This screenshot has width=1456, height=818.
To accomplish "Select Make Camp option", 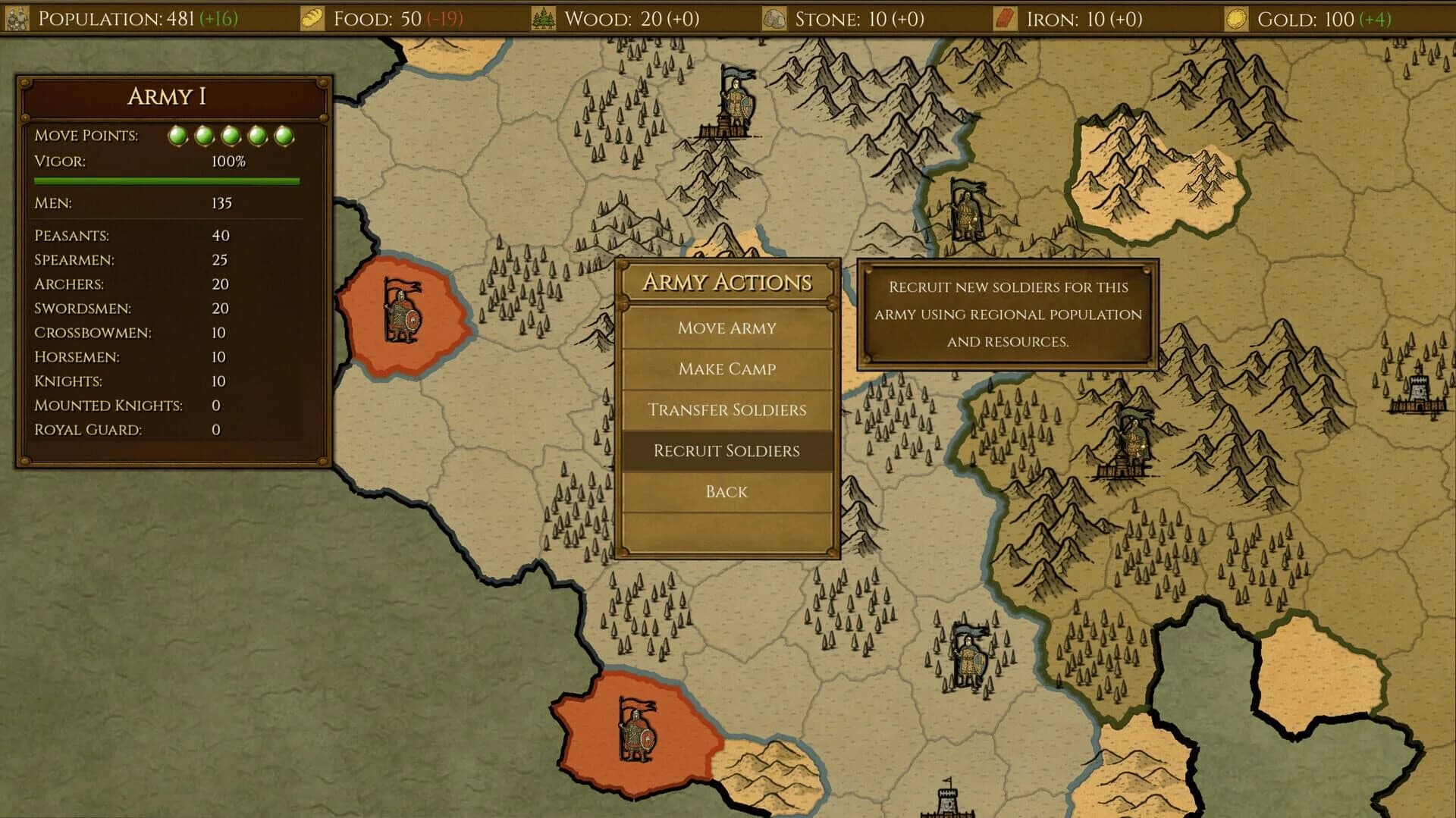I will coord(726,368).
